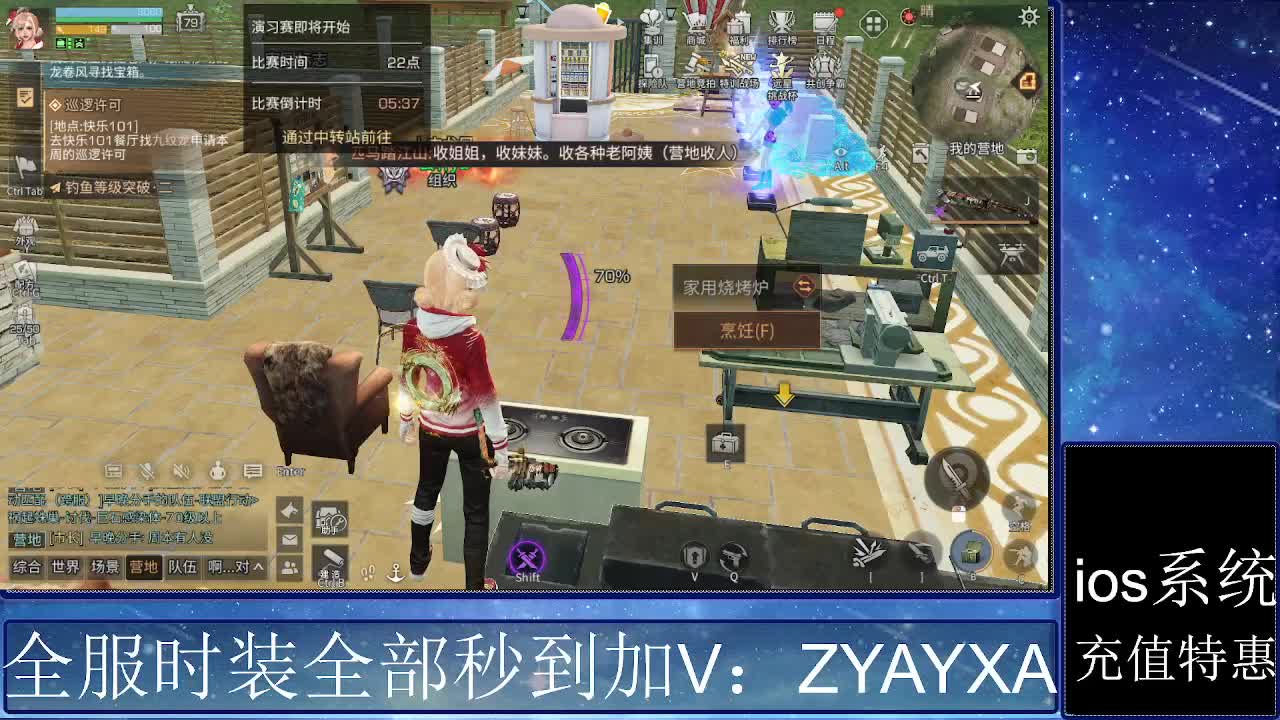
Task: Mute the speaker voice icon
Action: coord(181,471)
